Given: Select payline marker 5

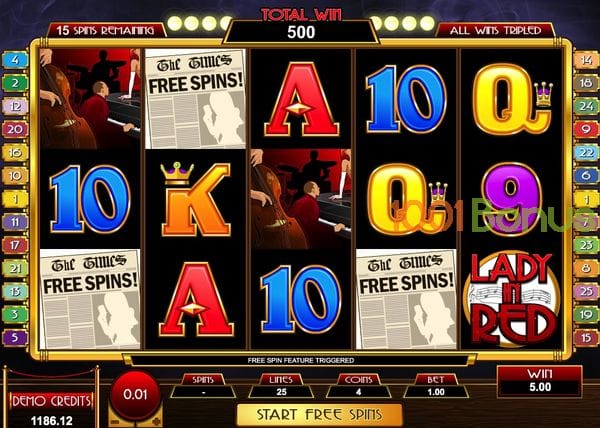Looking at the screenshot, I should [x=16, y=337].
